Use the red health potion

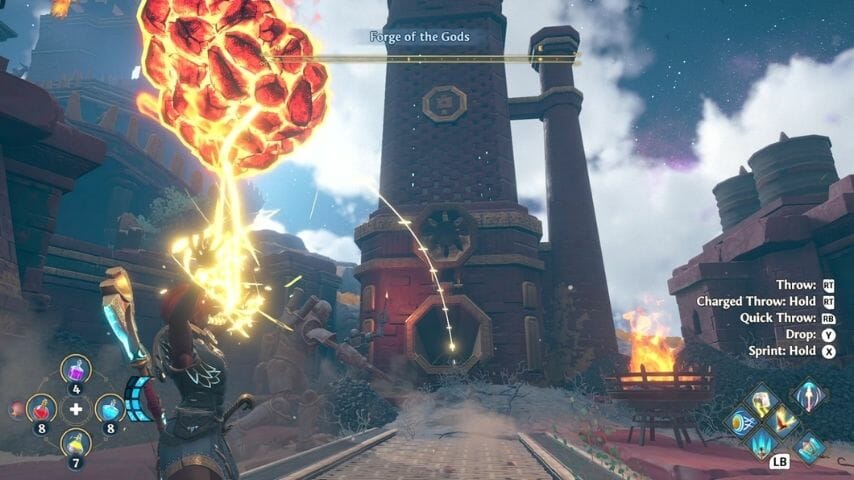tap(41, 408)
